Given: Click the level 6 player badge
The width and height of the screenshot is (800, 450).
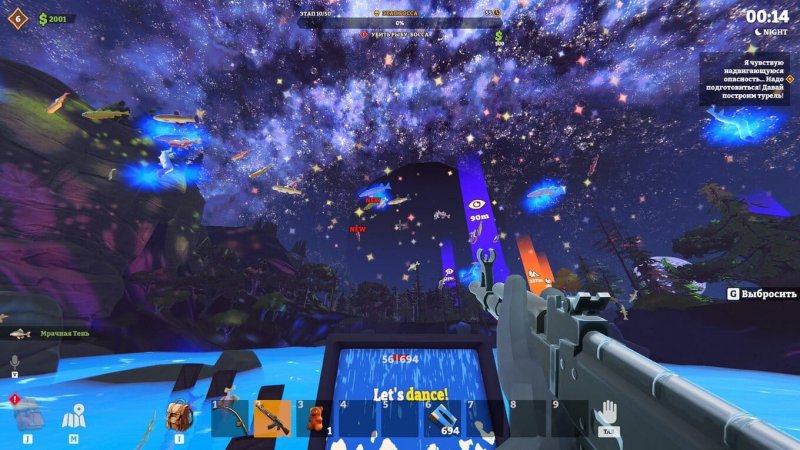Looking at the screenshot, I should [x=17, y=18].
